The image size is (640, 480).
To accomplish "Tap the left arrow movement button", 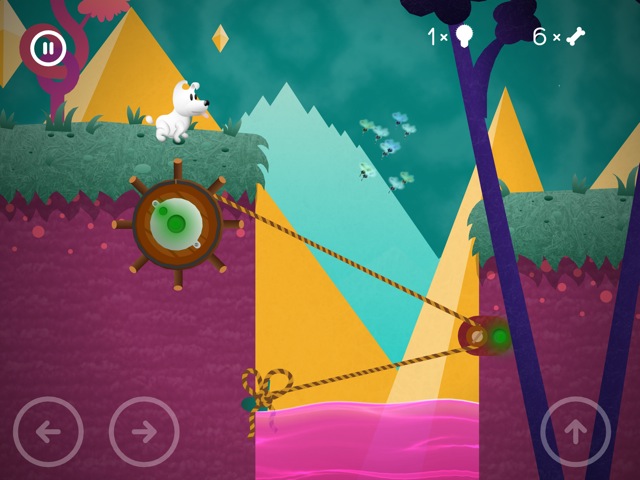I will [48, 431].
